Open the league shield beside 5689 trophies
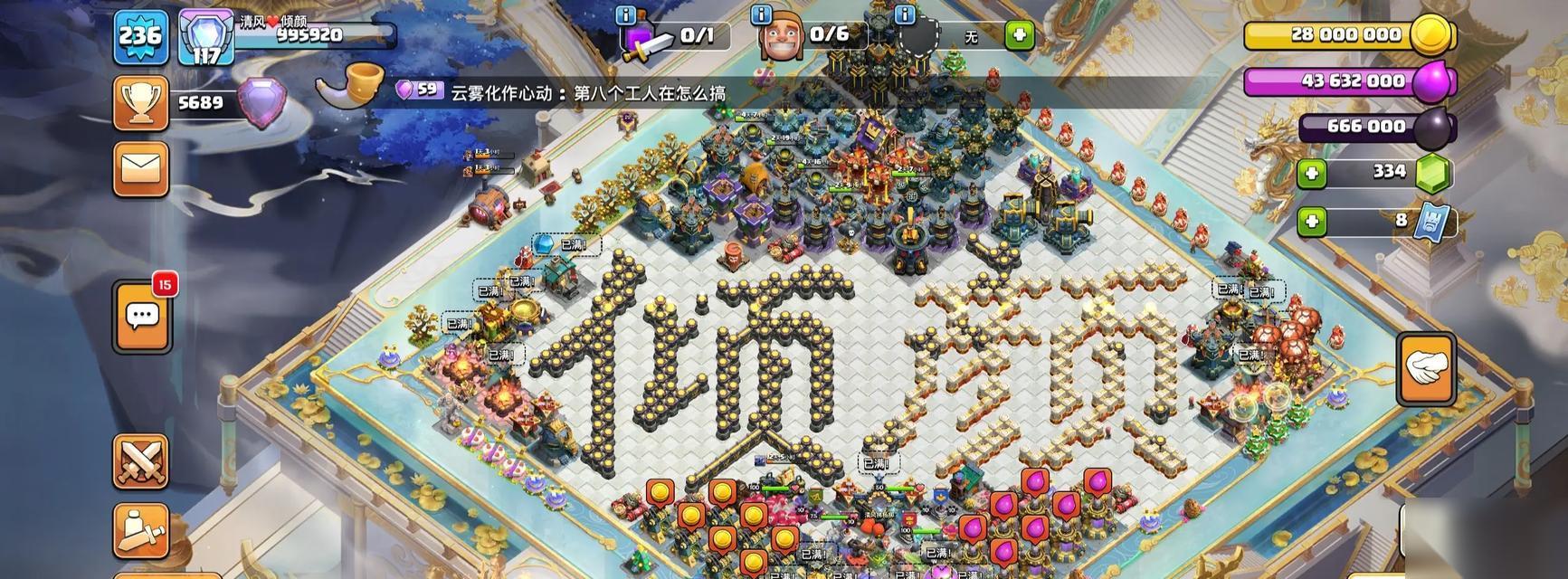 tap(261, 101)
